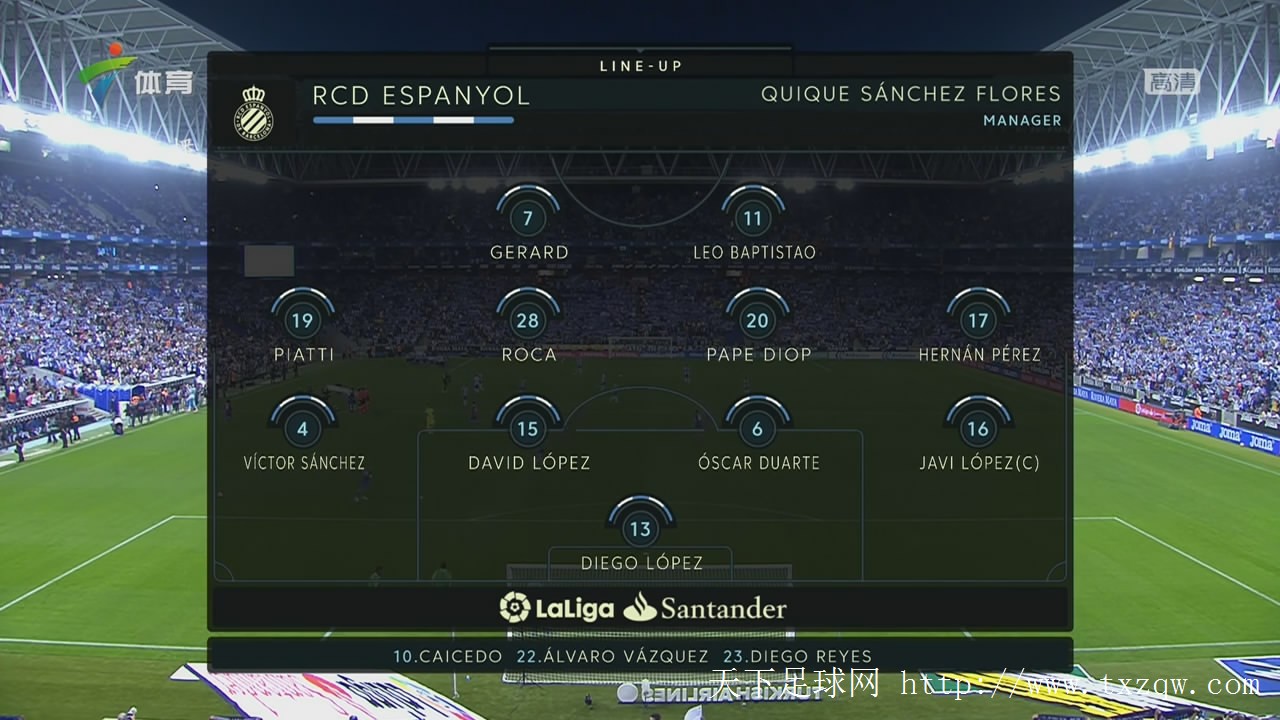Choose captain Javi López's number 16 marker
The width and height of the screenshot is (1280, 720).
point(978,429)
